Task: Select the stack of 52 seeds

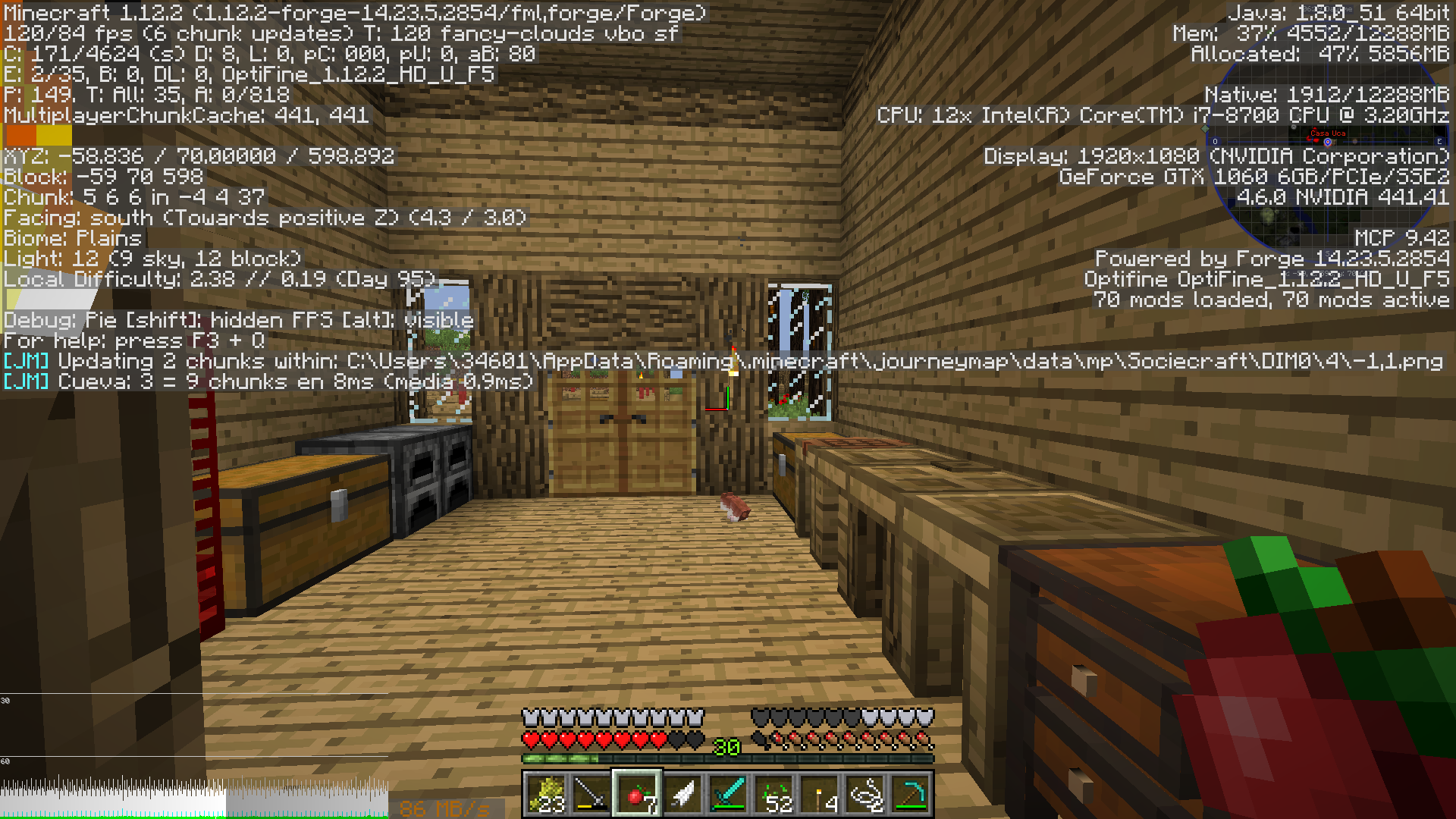Action: click(777, 792)
